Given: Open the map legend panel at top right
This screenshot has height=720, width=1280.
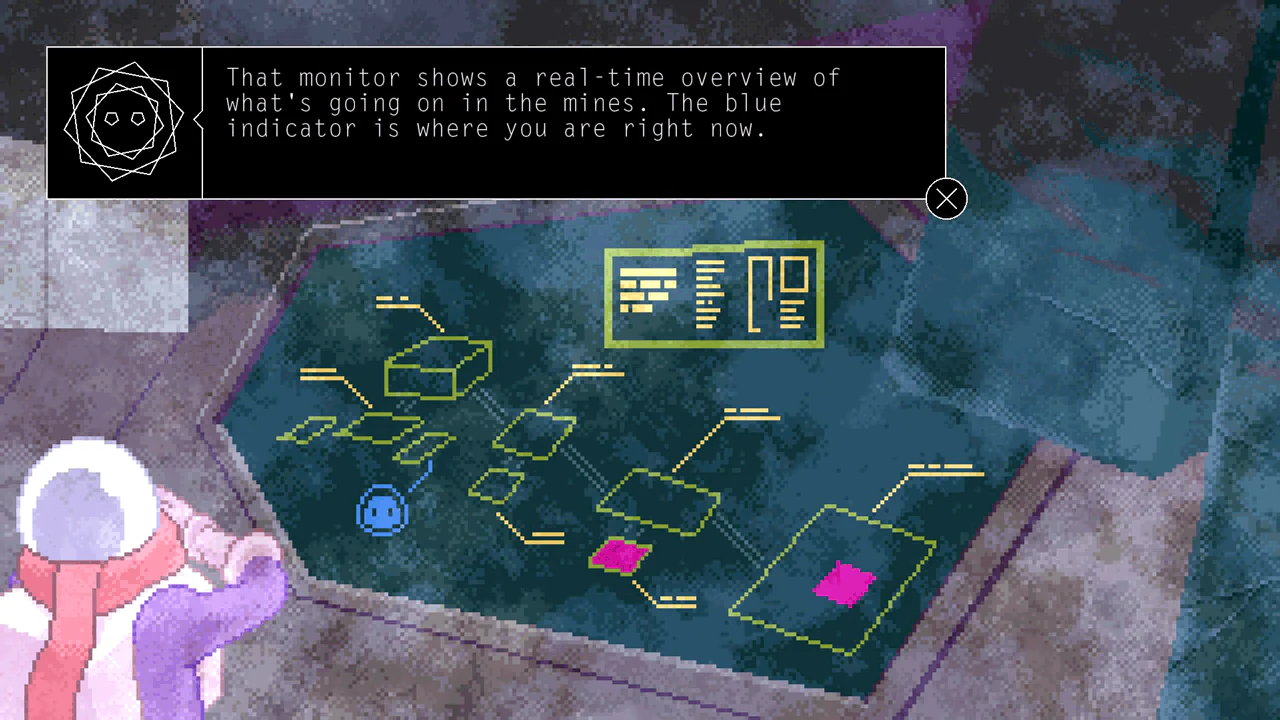Looking at the screenshot, I should pos(713,294).
